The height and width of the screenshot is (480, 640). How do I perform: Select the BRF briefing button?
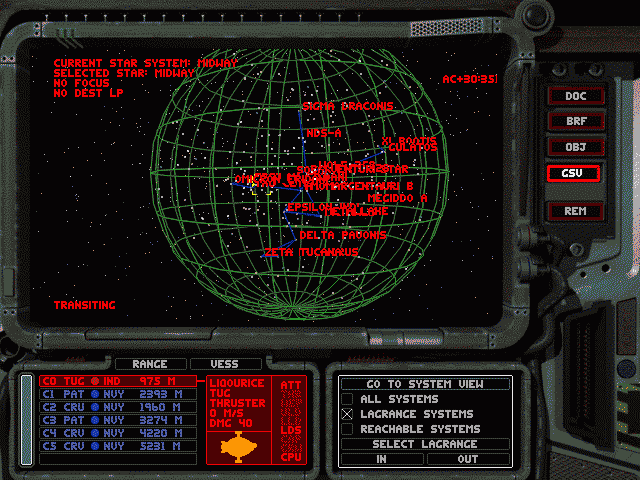(575, 121)
